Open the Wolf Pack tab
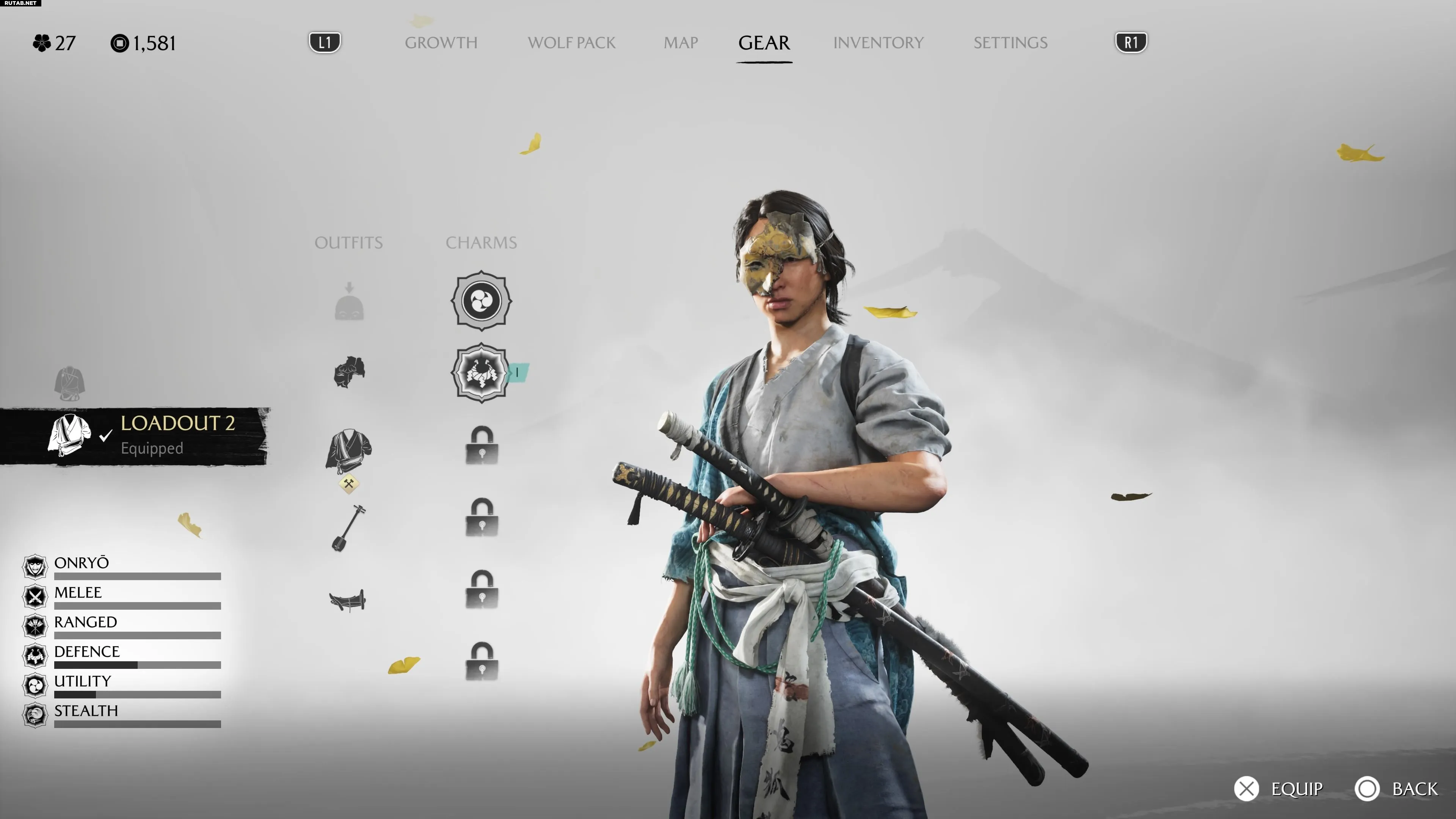Viewport: 1456px width, 819px height. (x=571, y=43)
